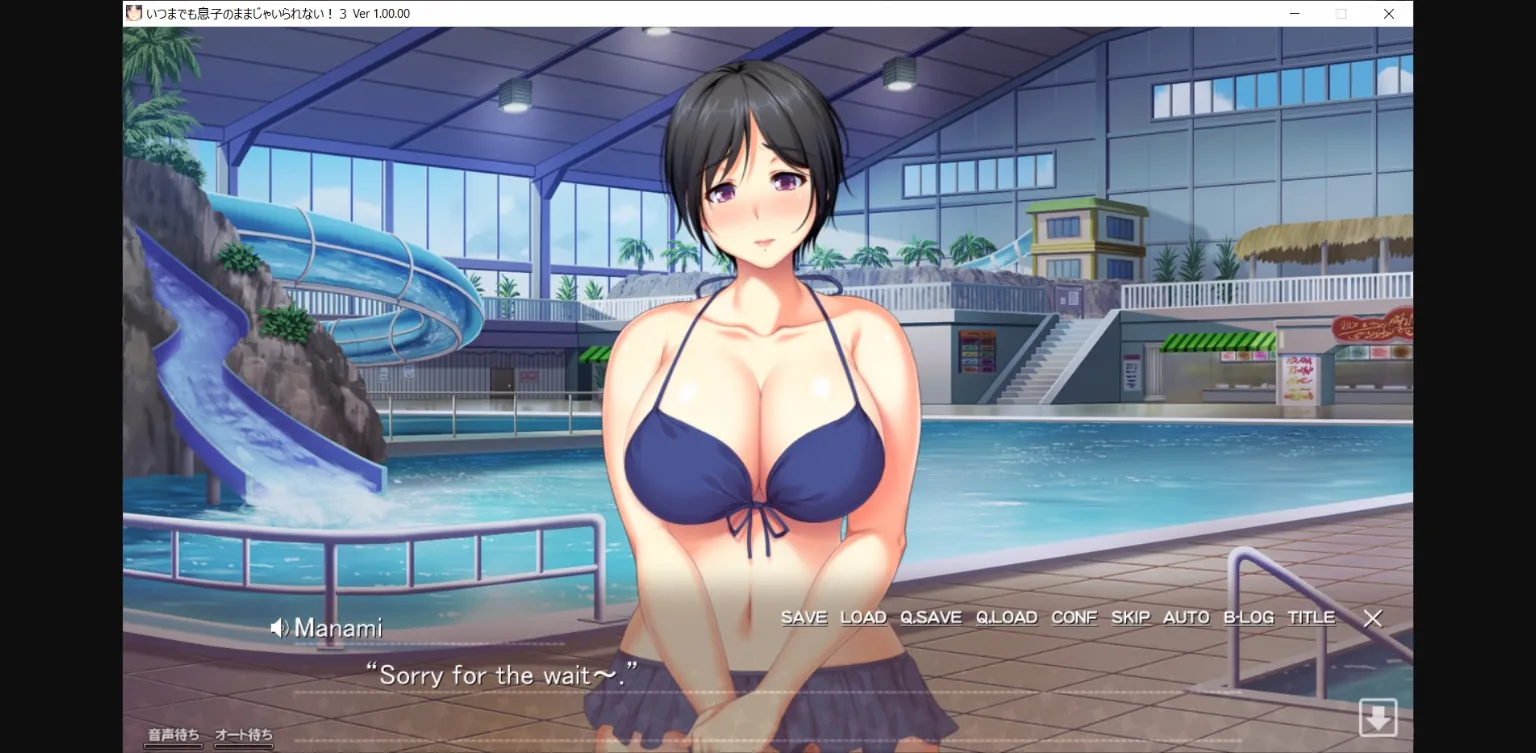Image resolution: width=1536 pixels, height=753 pixels.
Task: Click the speaker icon beside Manami's name
Action: (x=279, y=627)
